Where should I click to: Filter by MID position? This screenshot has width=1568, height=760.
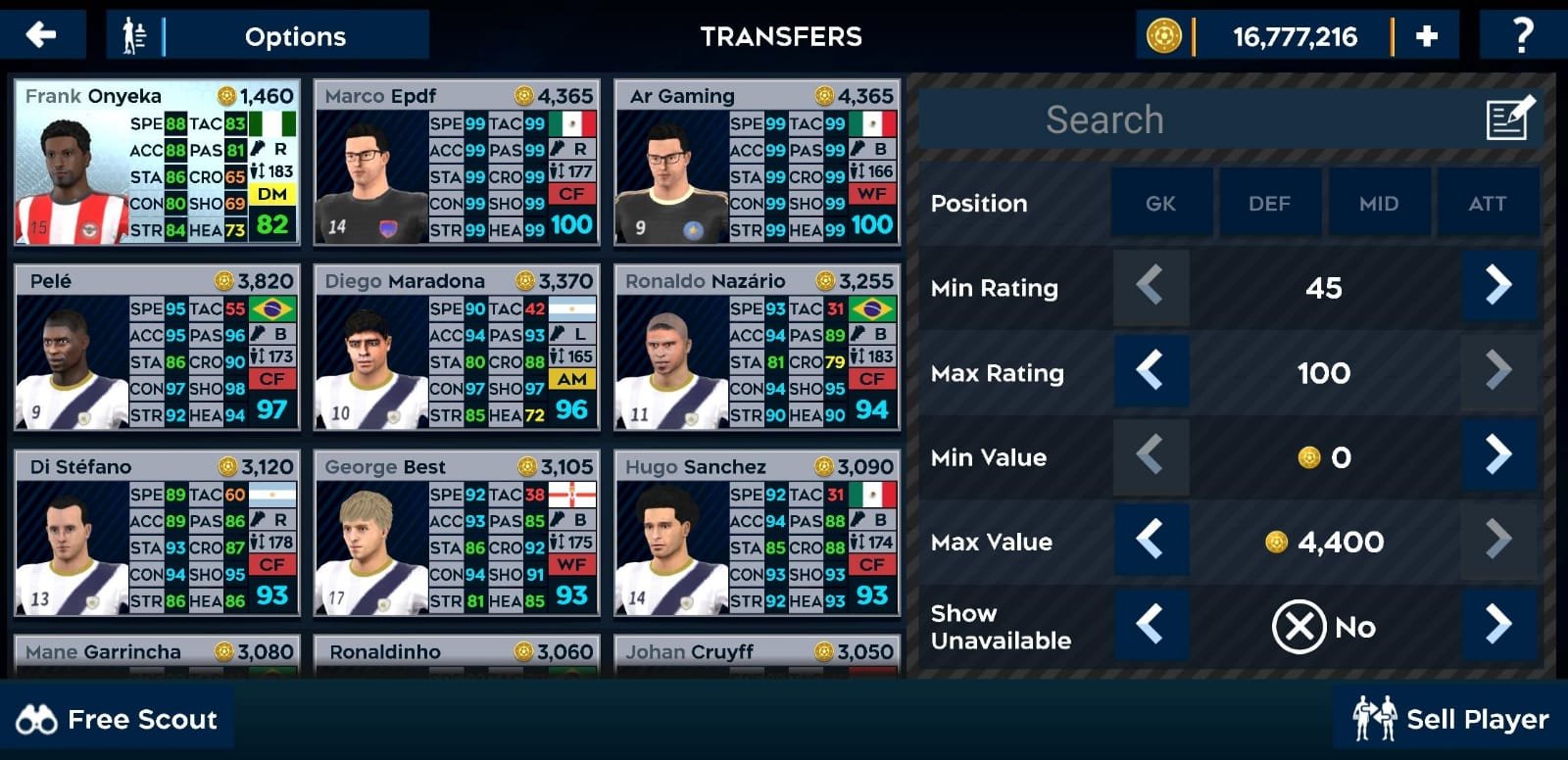click(1378, 204)
